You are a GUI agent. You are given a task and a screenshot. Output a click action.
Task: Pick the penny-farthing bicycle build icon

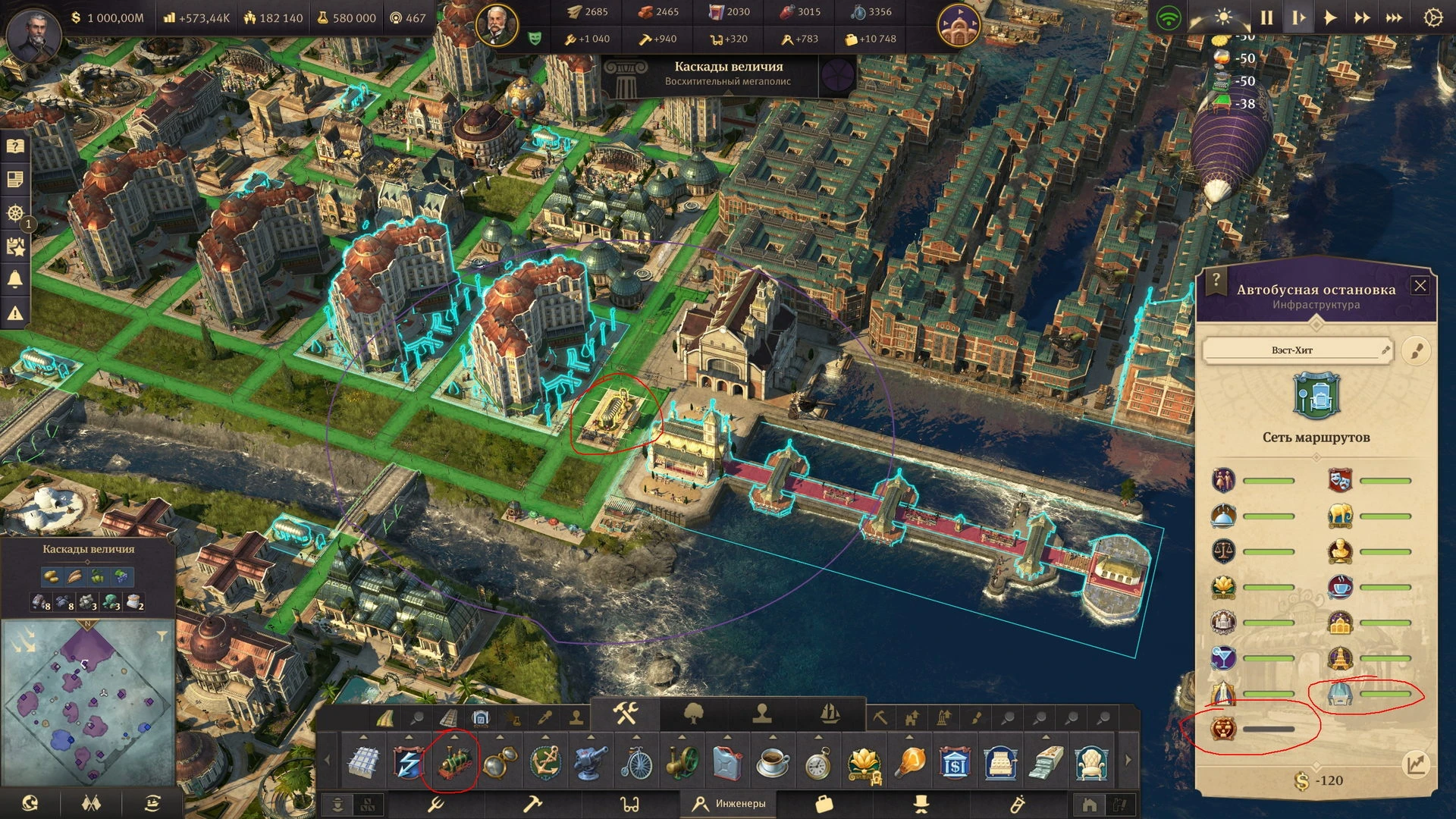(x=636, y=763)
